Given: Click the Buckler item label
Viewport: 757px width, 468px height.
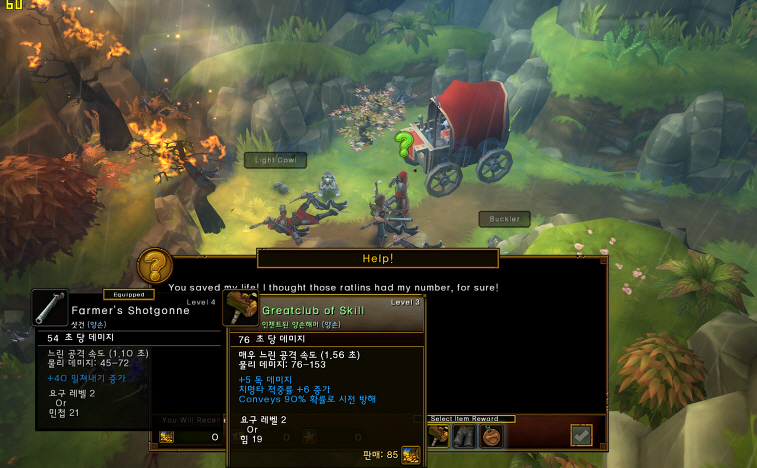Looking at the screenshot, I should (x=504, y=218).
